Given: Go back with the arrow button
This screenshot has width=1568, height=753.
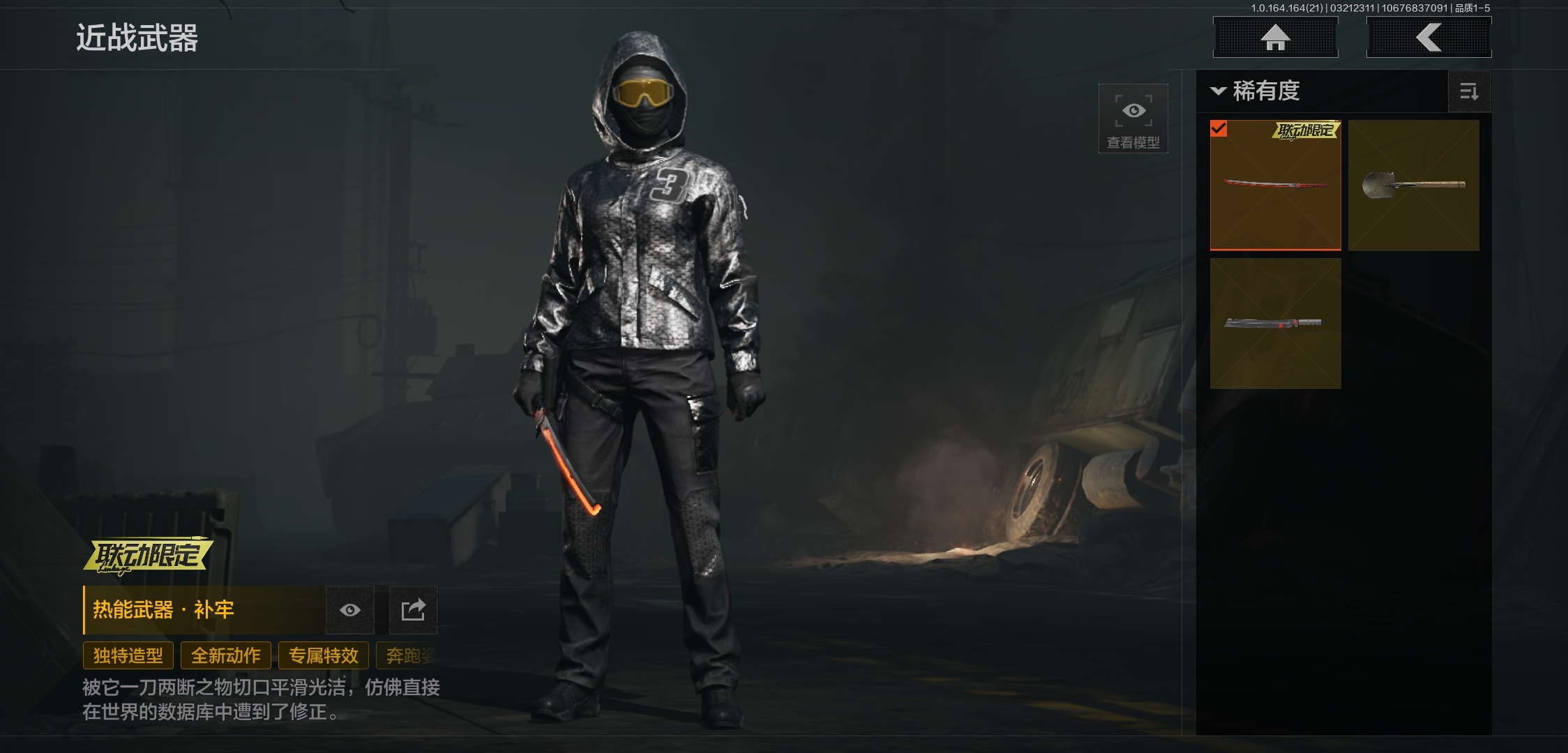Looking at the screenshot, I should [1428, 38].
